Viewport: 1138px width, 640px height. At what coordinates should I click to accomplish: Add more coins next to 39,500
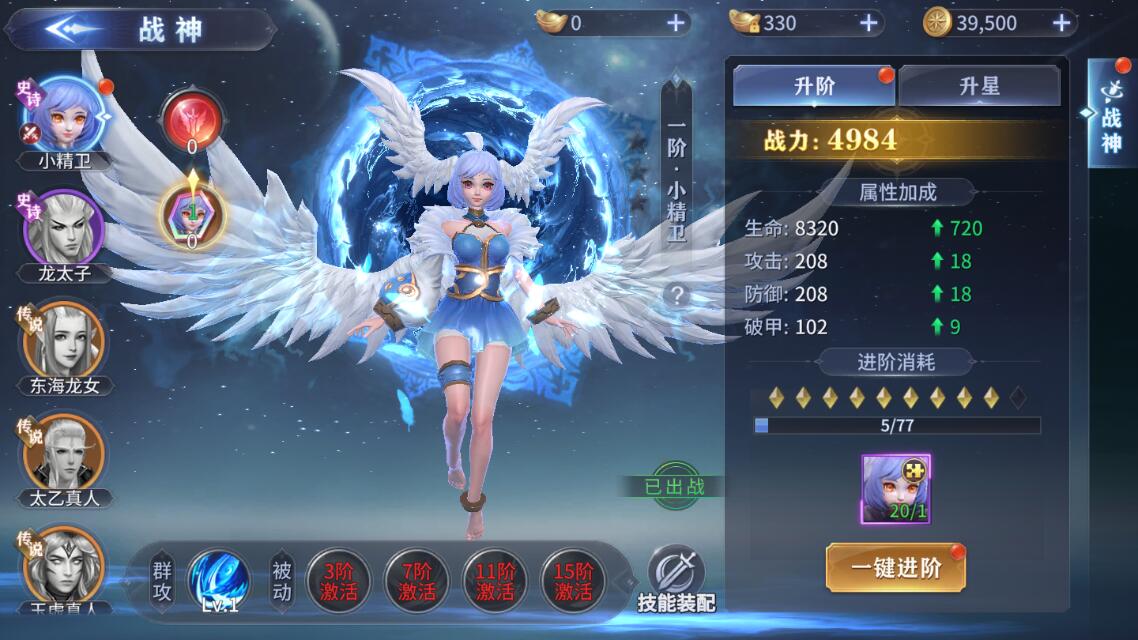click(x=1062, y=23)
